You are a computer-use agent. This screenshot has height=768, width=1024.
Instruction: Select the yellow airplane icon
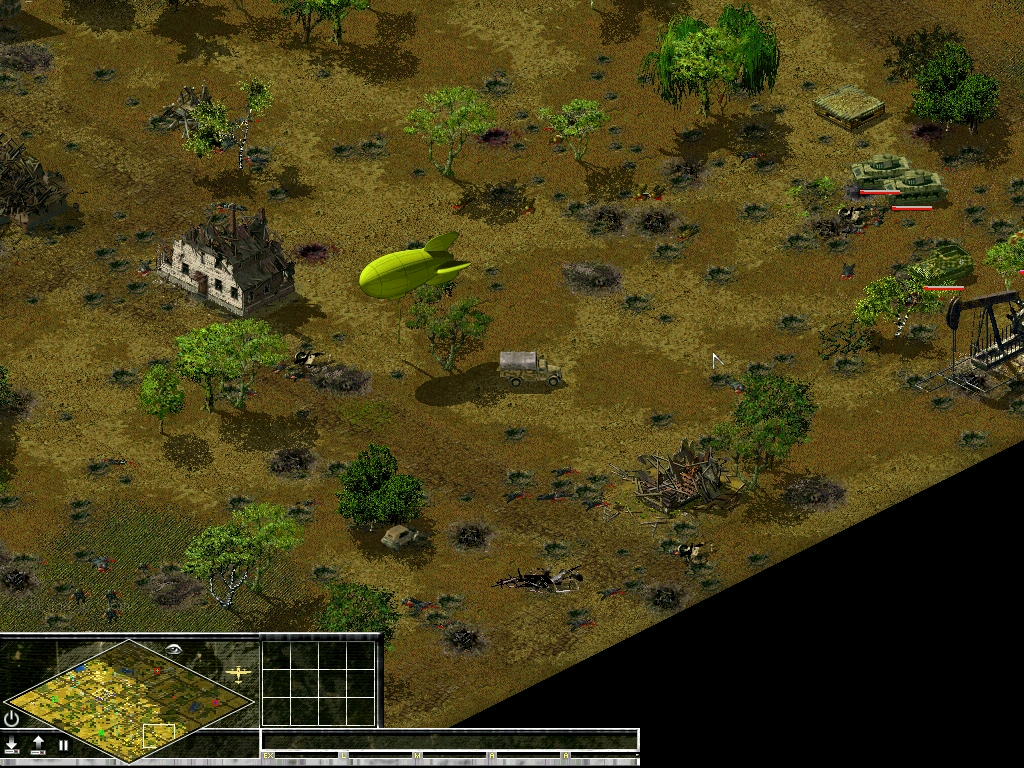[239, 674]
